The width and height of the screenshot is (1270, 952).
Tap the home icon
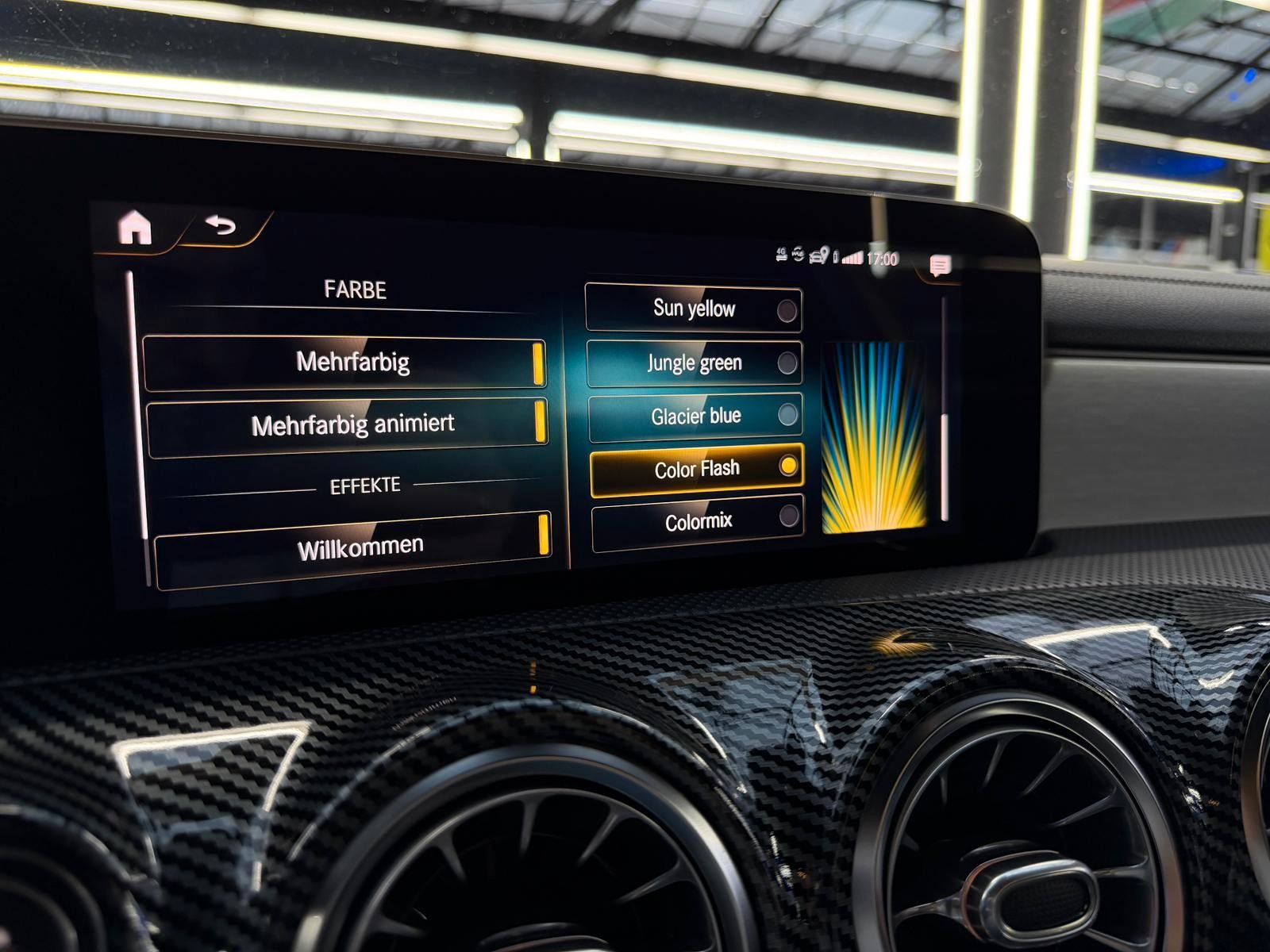(135, 228)
